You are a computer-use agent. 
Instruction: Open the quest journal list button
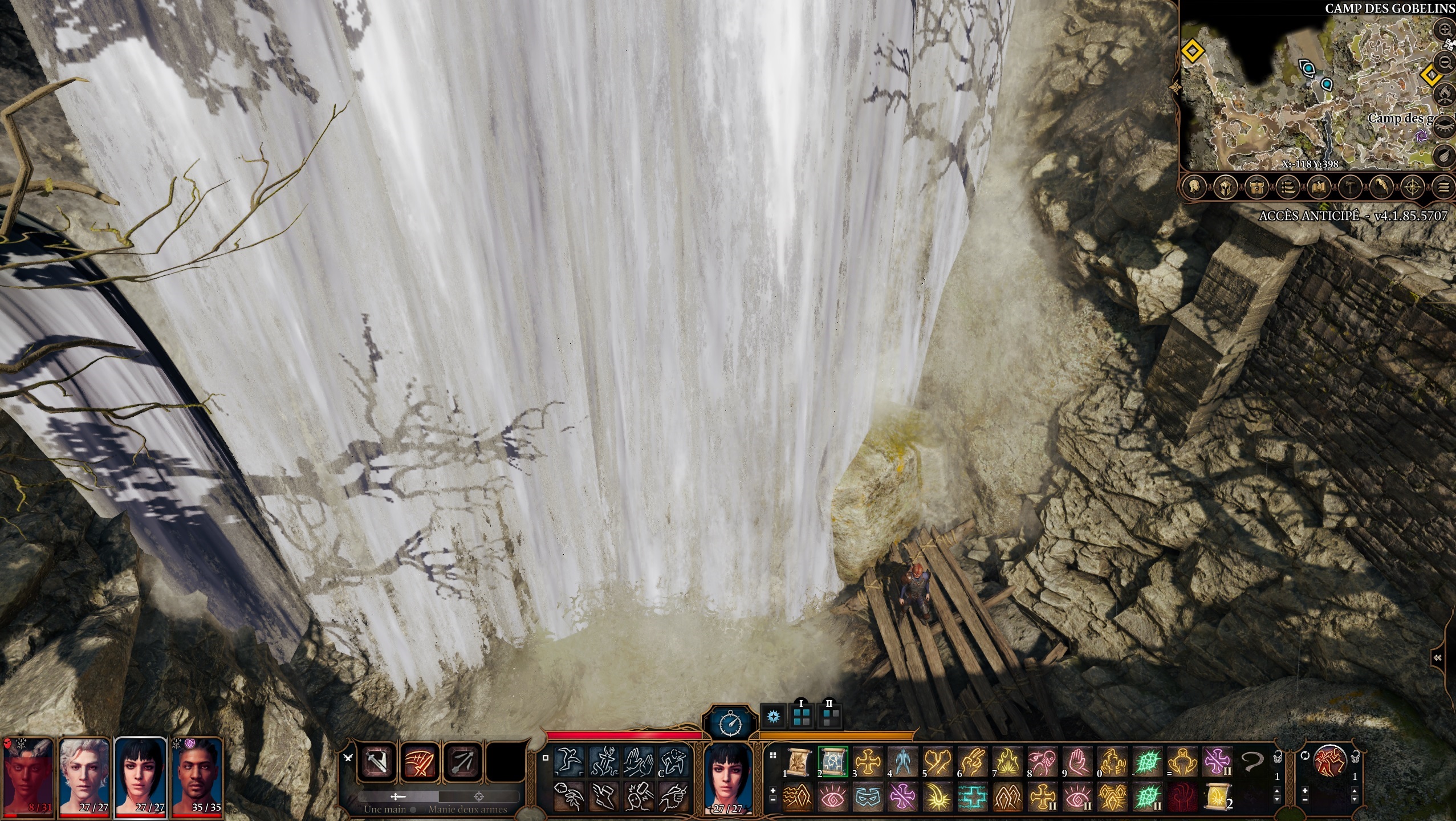tap(1287, 186)
